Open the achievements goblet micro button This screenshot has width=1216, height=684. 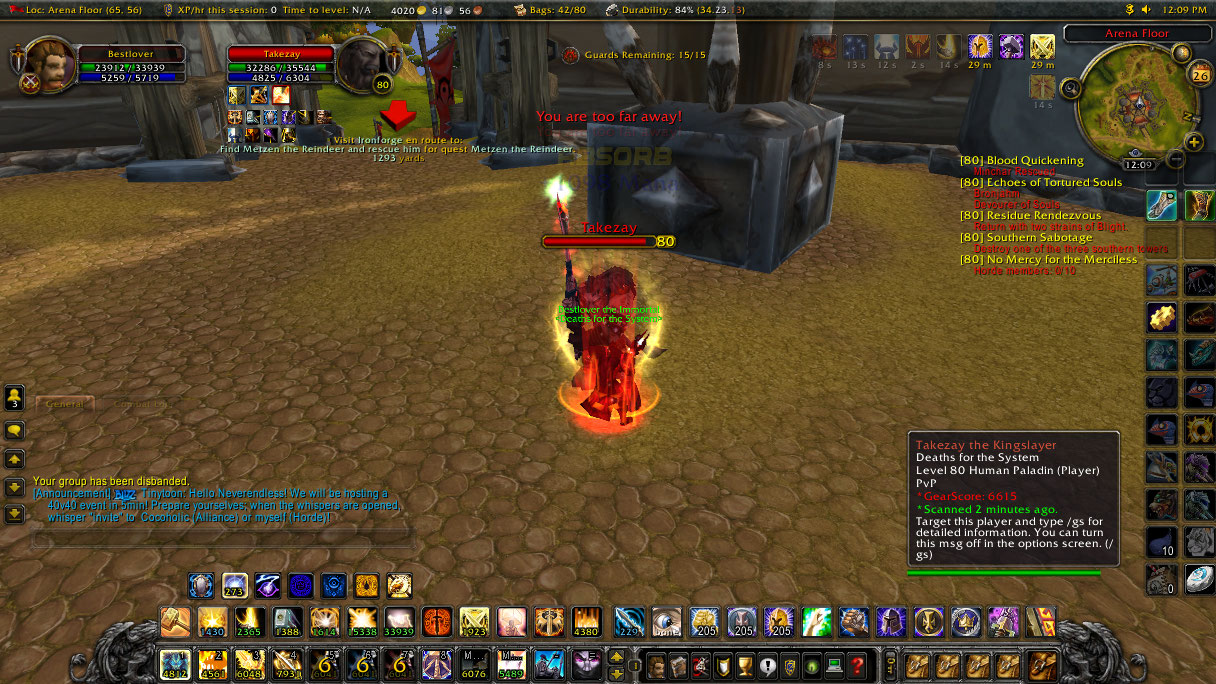(745, 665)
